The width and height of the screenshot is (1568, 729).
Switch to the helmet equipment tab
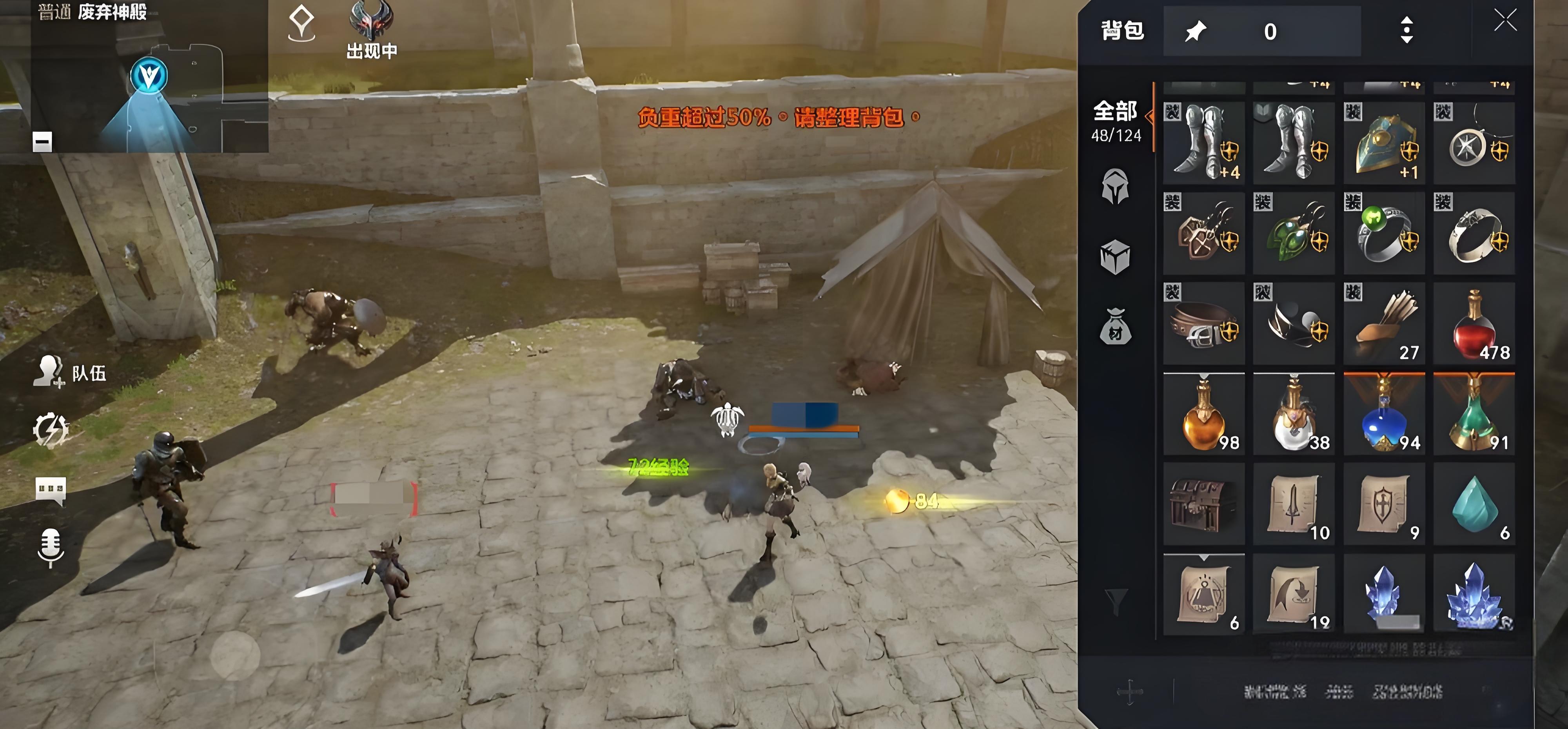1115,186
